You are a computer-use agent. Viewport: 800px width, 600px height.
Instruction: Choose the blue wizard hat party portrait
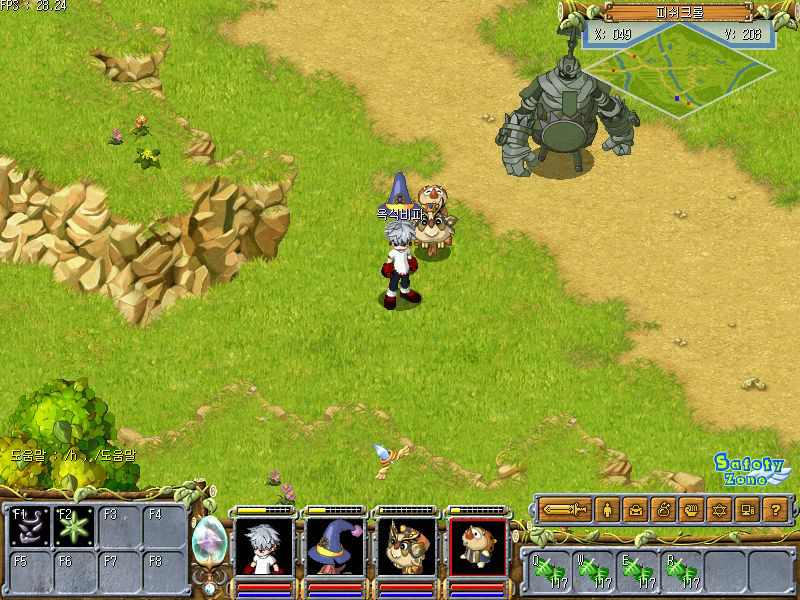tap(335, 547)
